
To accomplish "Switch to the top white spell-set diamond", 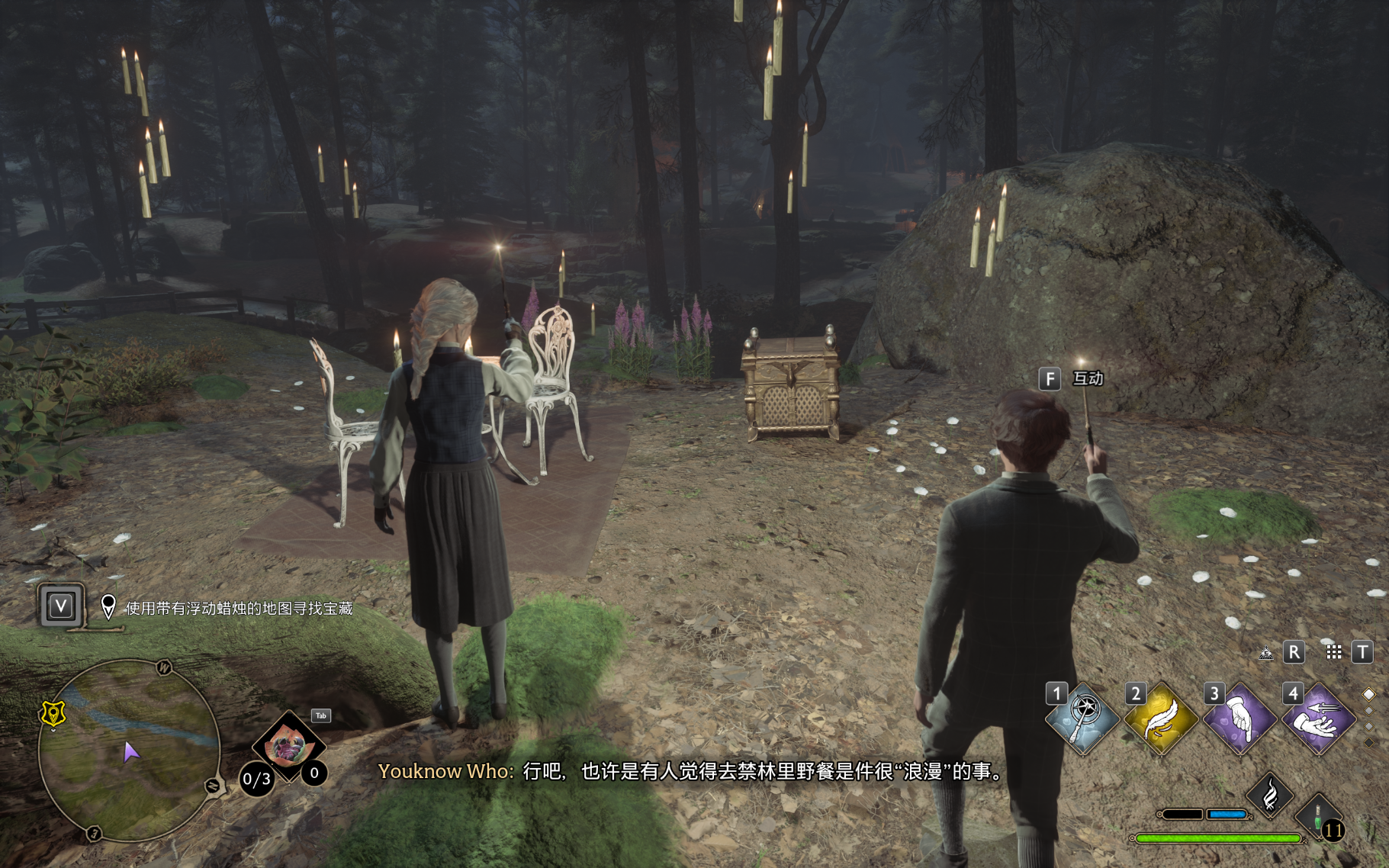I will [x=1368, y=694].
